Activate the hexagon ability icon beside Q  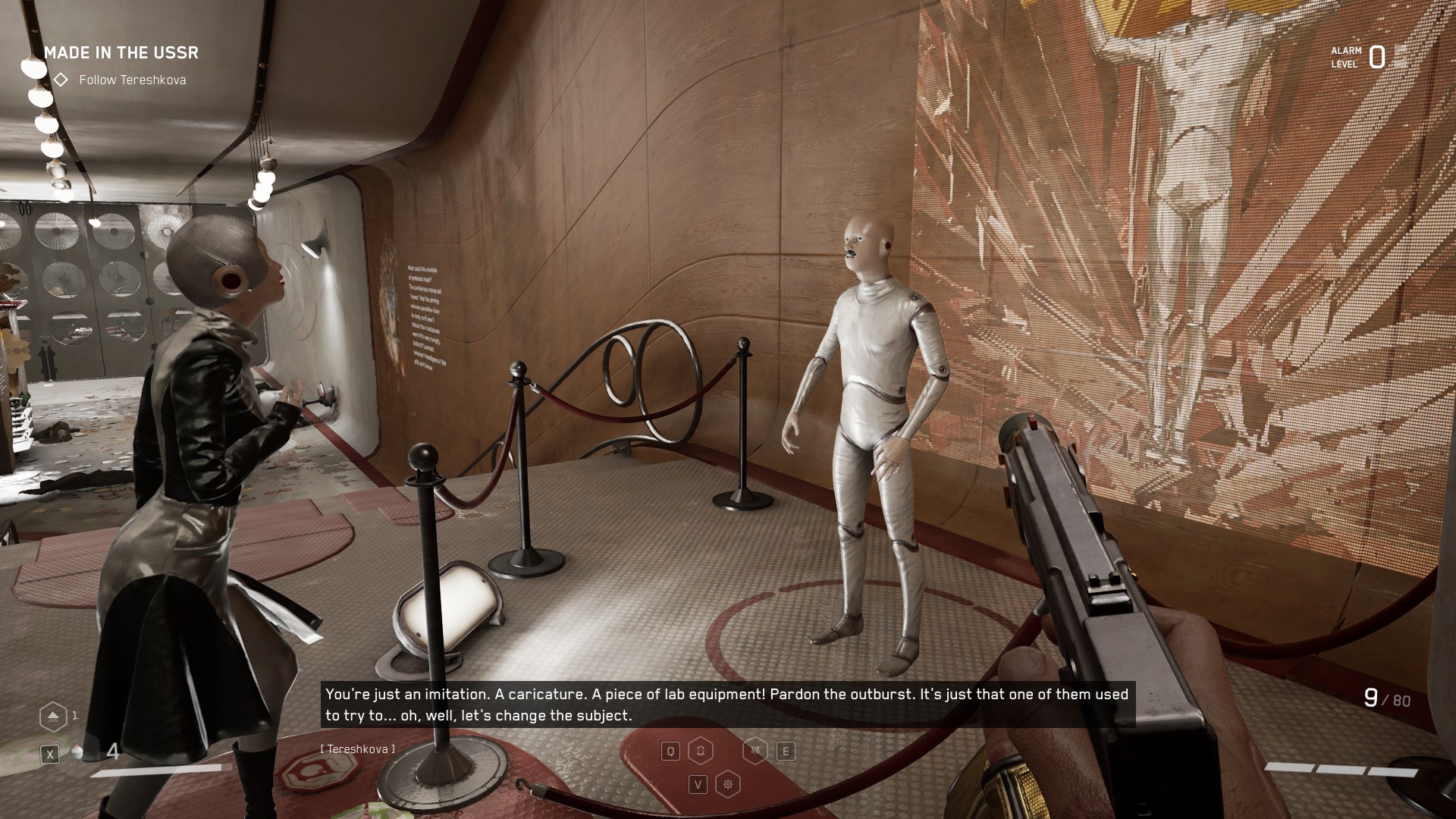pyautogui.click(x=701, y=751)
